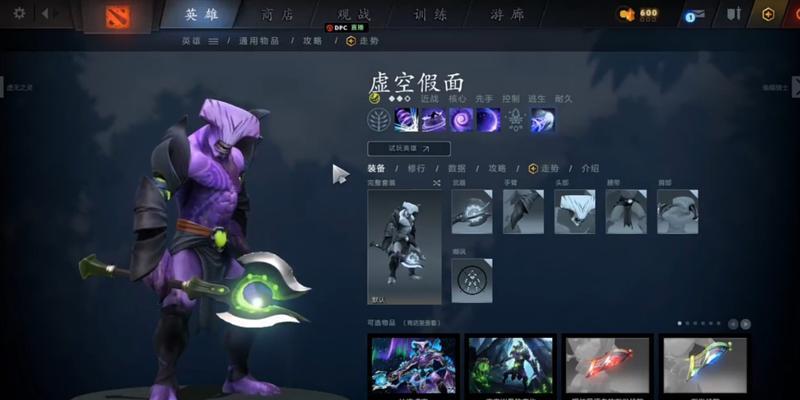
Task: Select the Chronosphere ability icon
Action: pyautogui.click(x=489, y=120)
